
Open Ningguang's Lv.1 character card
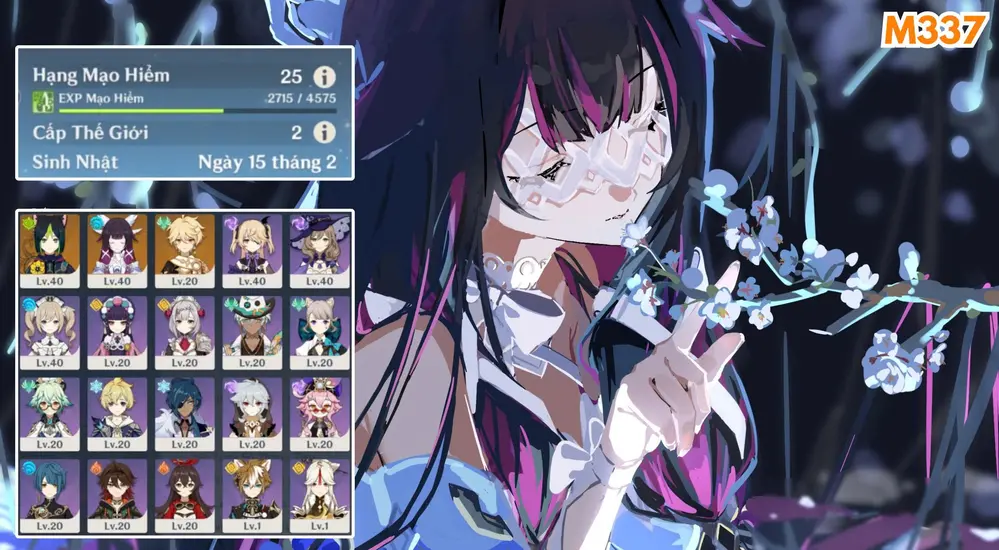tap(320, 495)
